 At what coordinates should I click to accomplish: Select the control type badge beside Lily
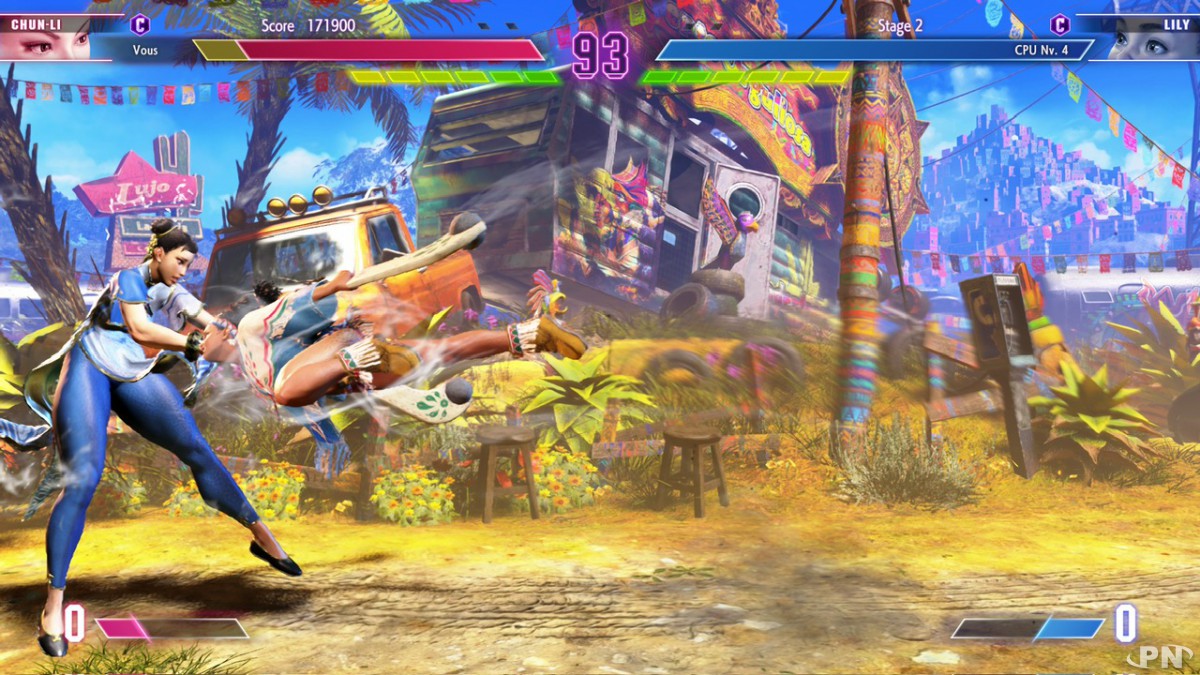click(1059, 24)
